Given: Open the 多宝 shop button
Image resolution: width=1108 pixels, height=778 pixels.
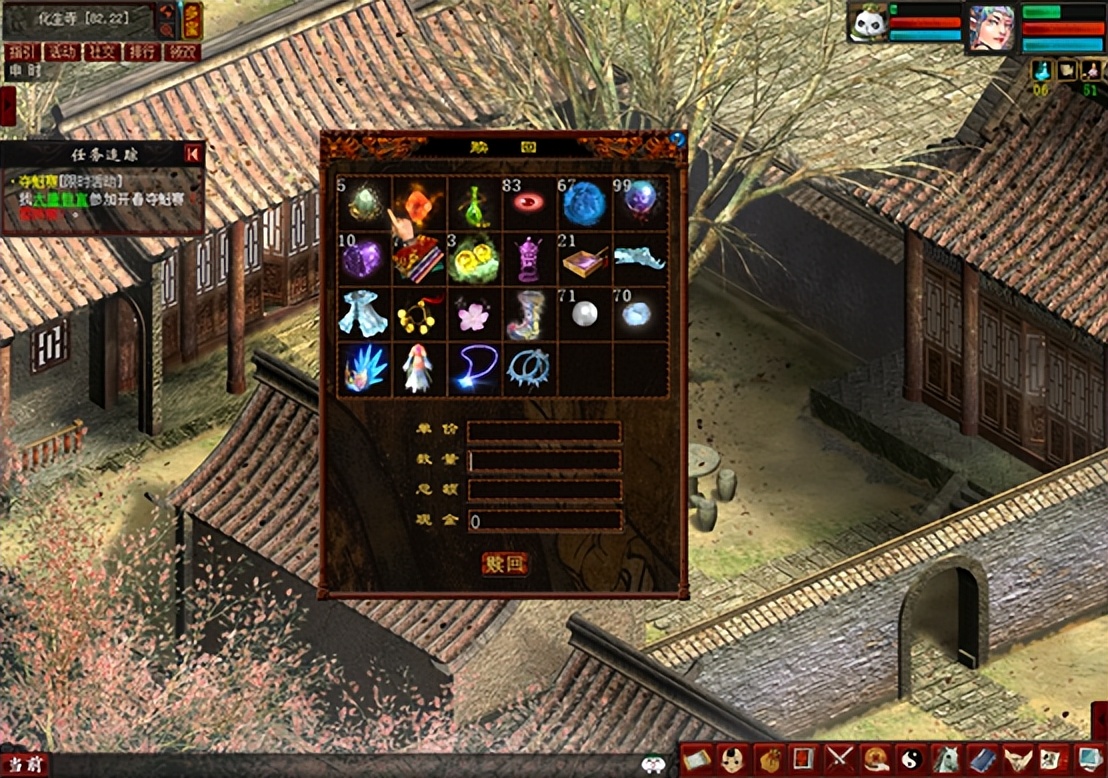Looking at the screenshot, I should coord(191,21).
